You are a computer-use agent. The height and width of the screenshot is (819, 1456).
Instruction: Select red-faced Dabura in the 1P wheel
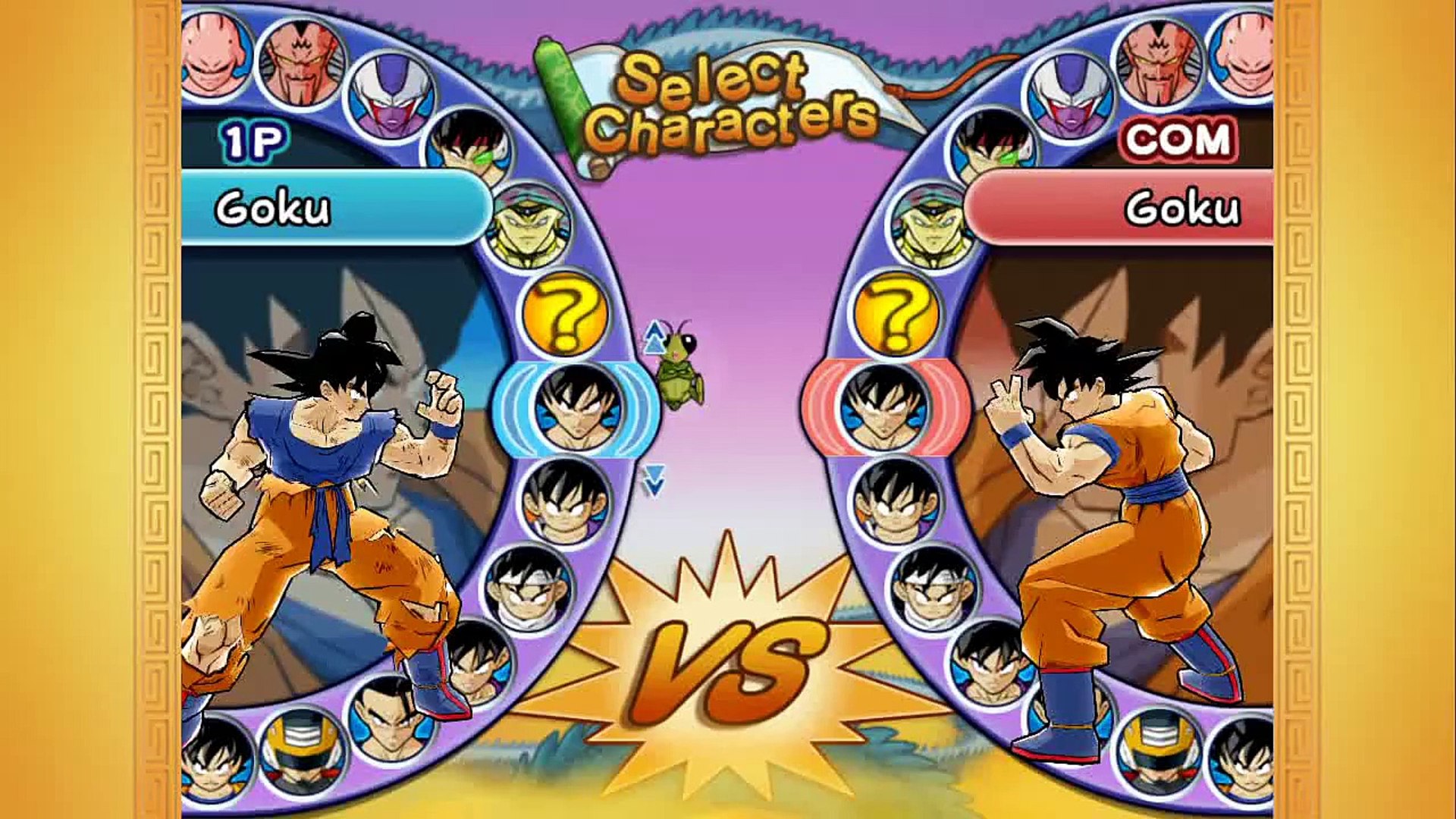tap(301, 62)
